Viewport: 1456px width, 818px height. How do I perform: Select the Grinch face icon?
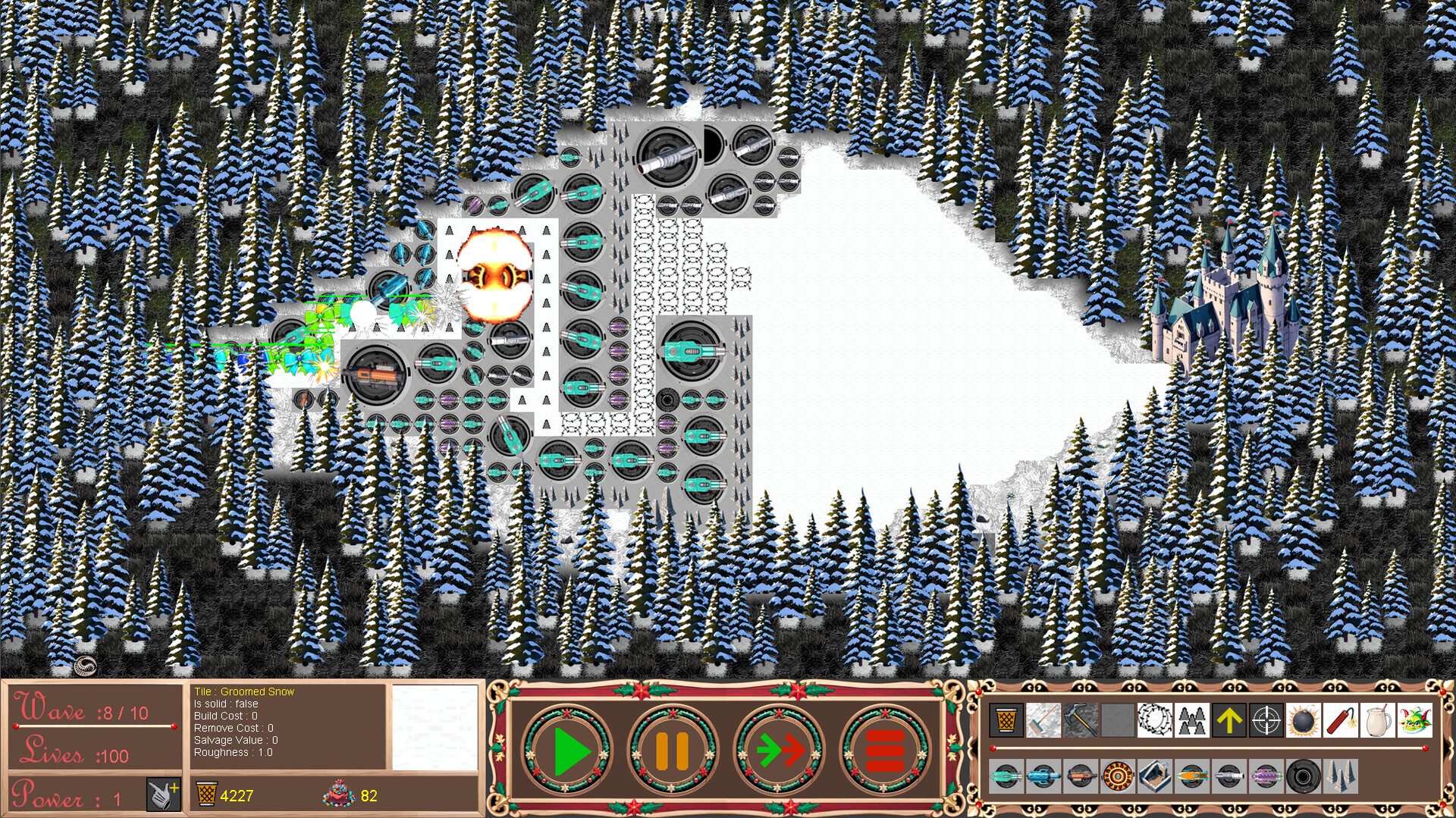(1414, 720)
